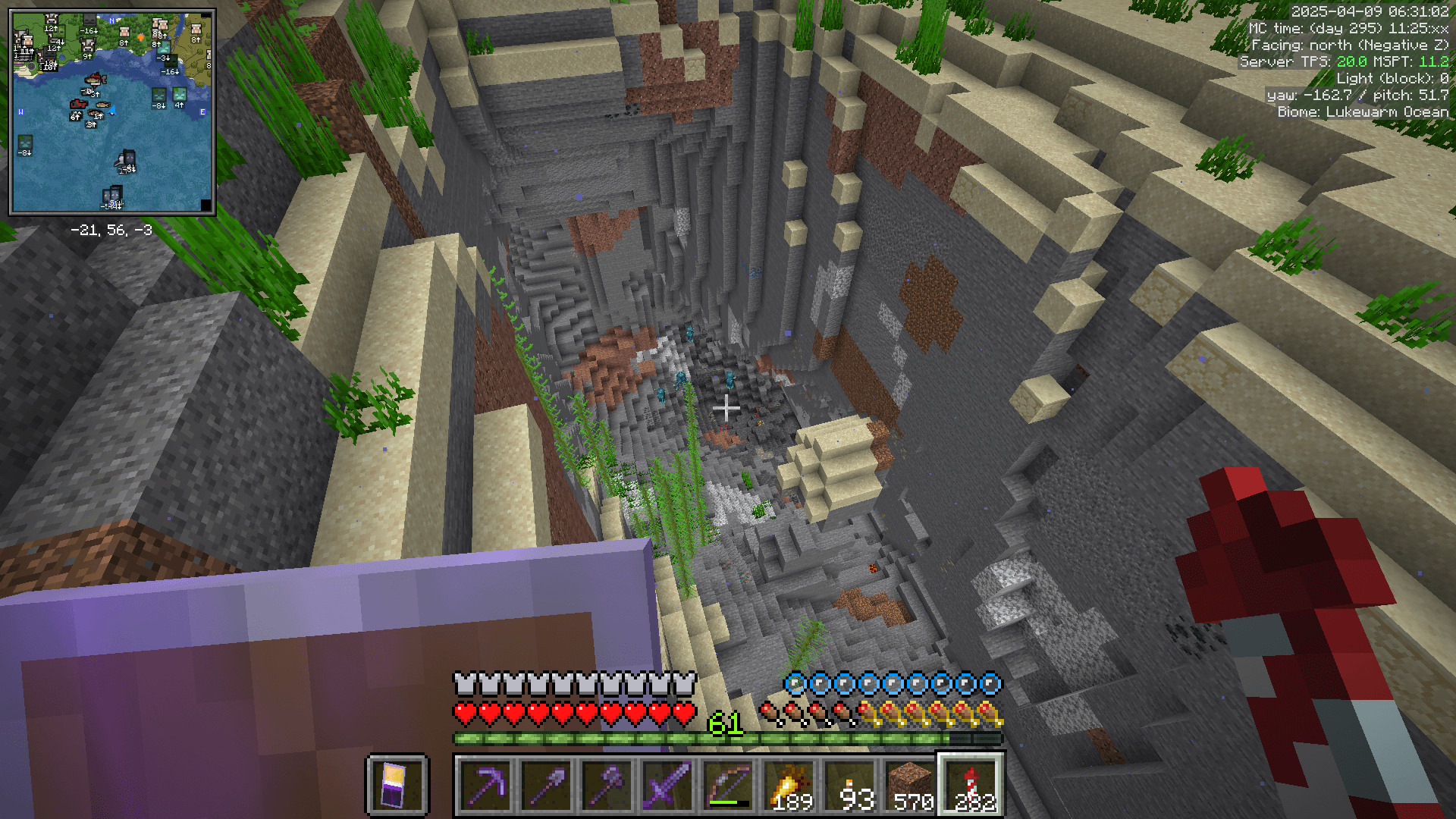This screenshot has height=819, width=1456.
Task: Click the minimap in the corner
Action: [x=112, y=111]
